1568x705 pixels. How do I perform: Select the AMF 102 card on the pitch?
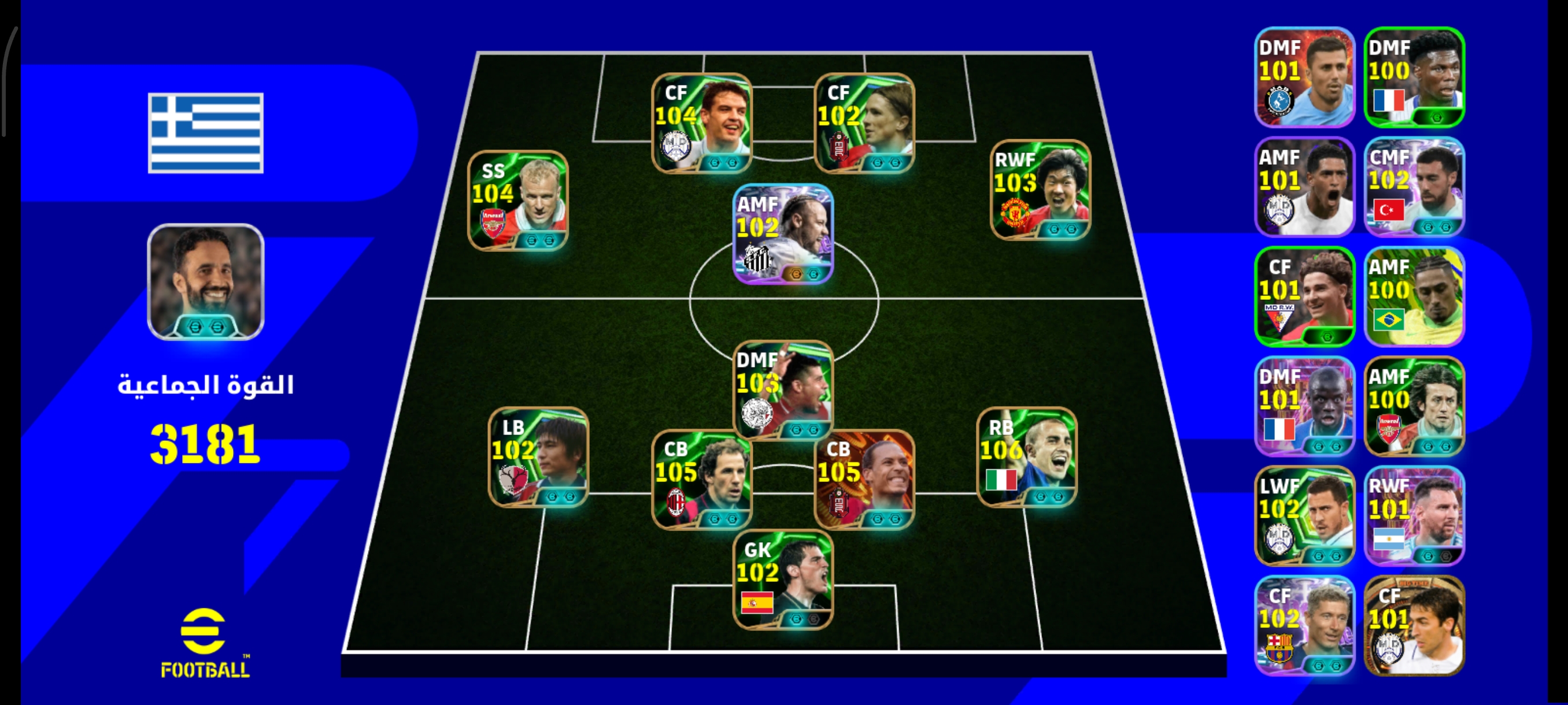[783, 234]
